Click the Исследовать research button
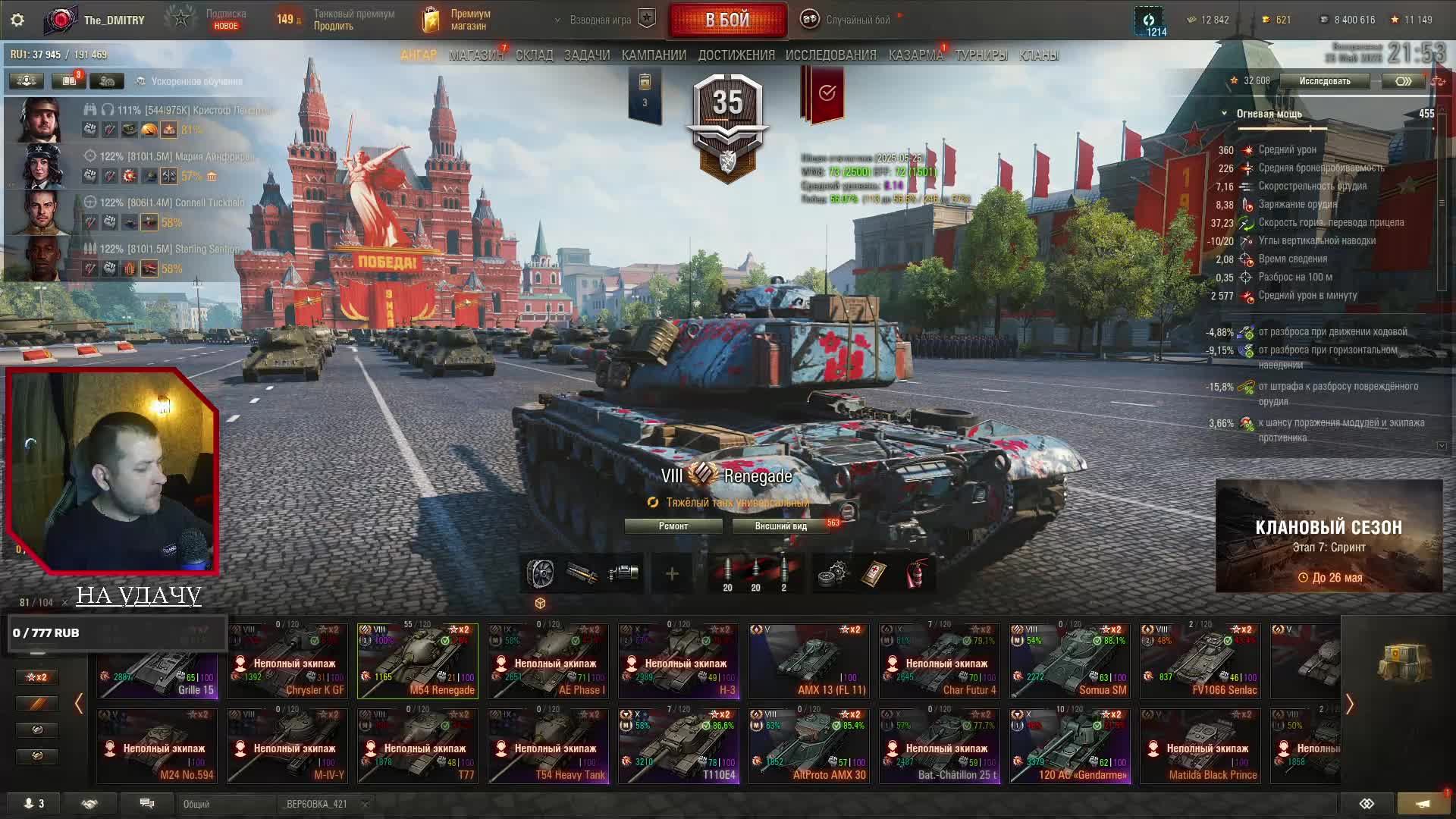 (x=1324, y=81)
